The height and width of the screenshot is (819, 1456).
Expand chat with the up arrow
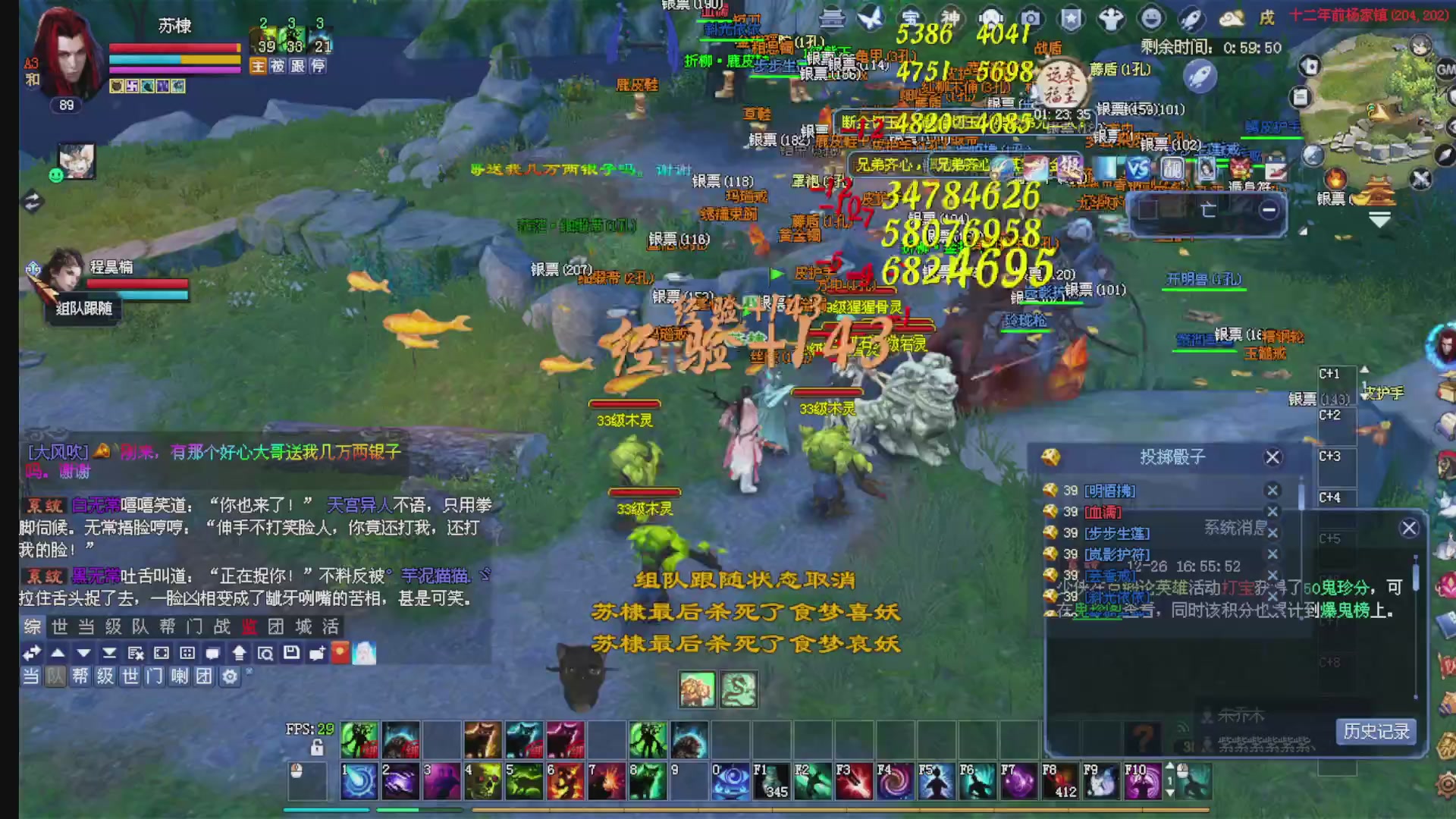(59, 652)
